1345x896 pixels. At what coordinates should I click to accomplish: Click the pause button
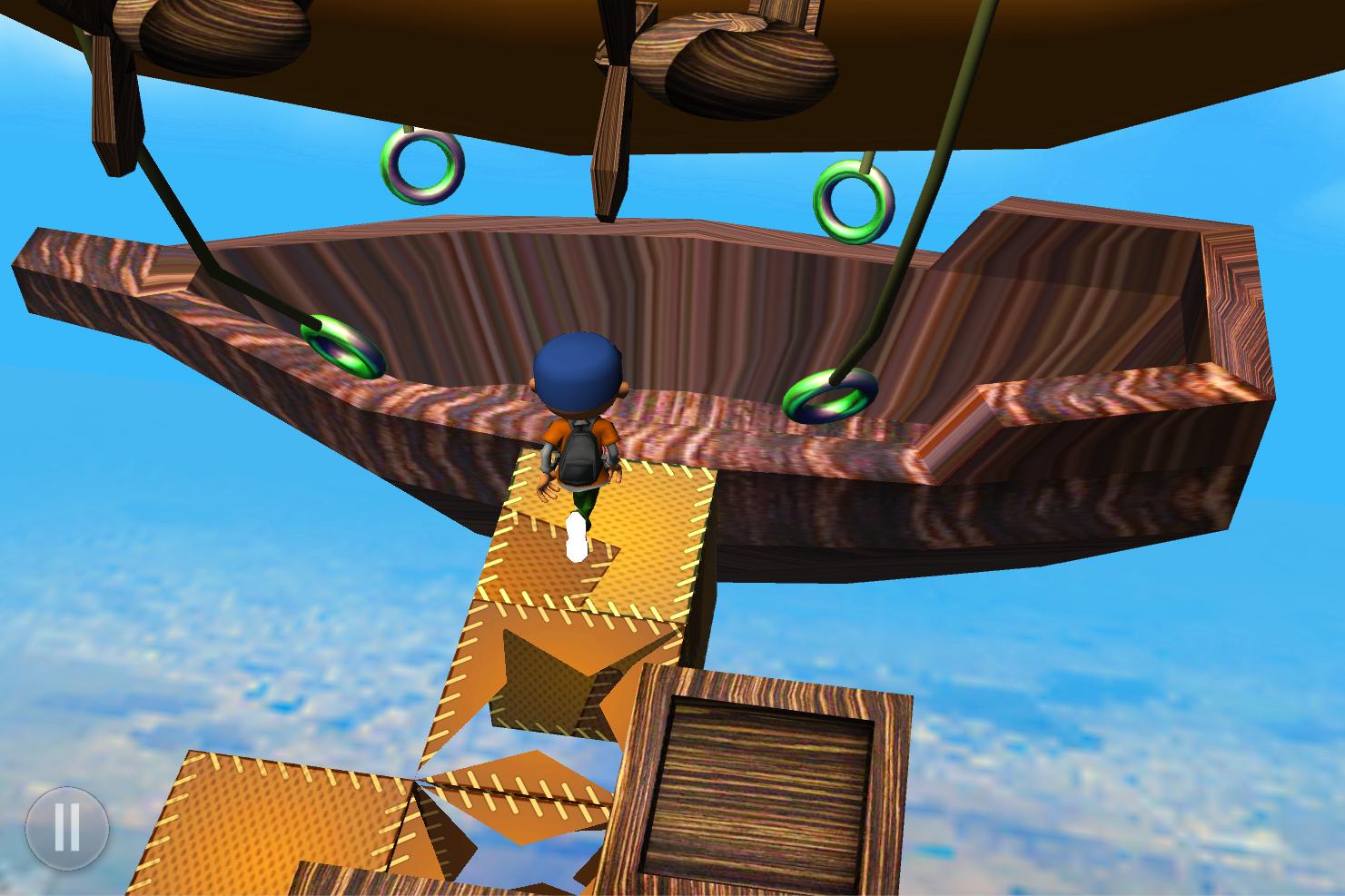click(67, 828)
